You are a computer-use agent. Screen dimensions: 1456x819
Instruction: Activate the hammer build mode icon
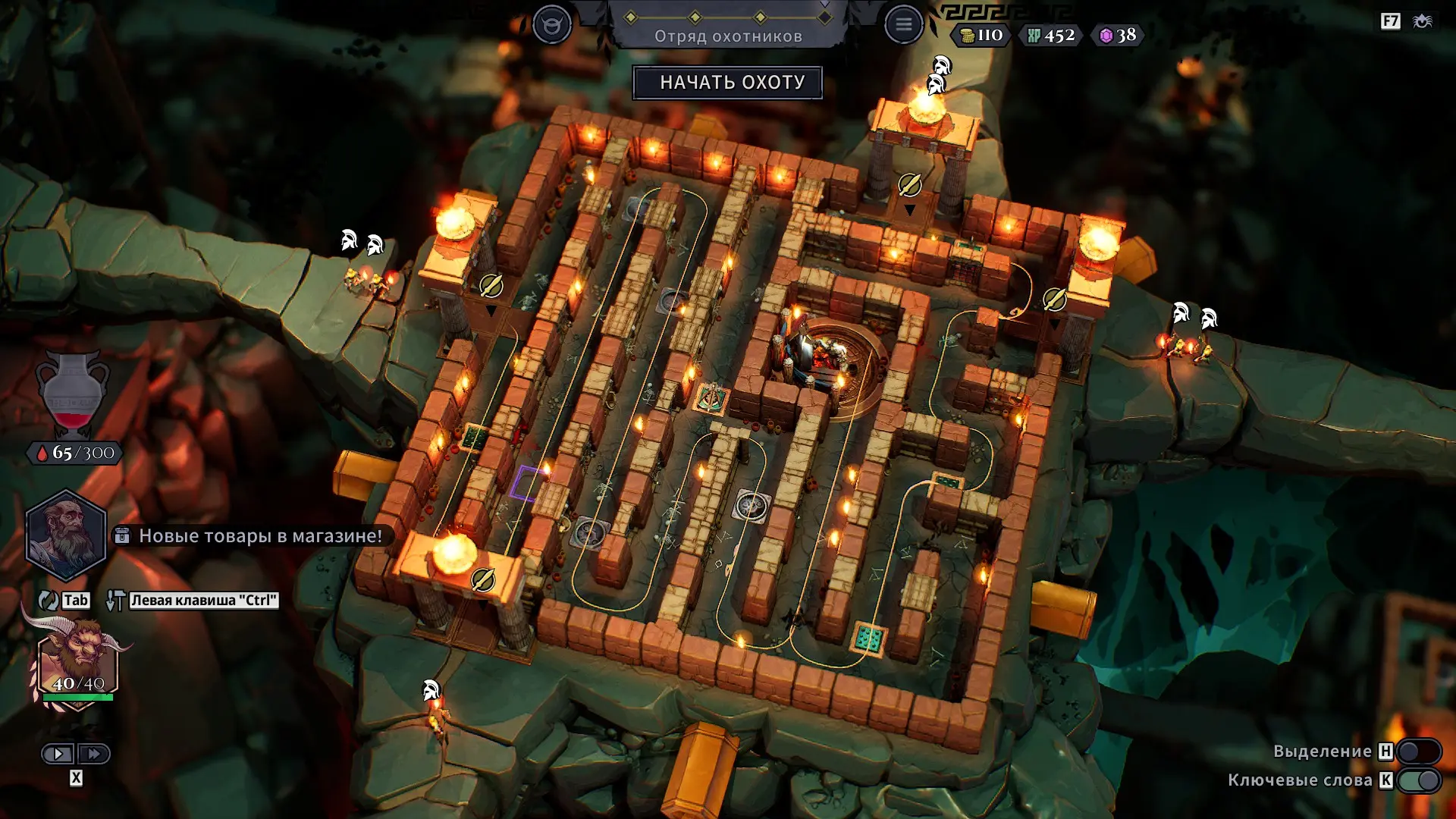coord(115,601)
